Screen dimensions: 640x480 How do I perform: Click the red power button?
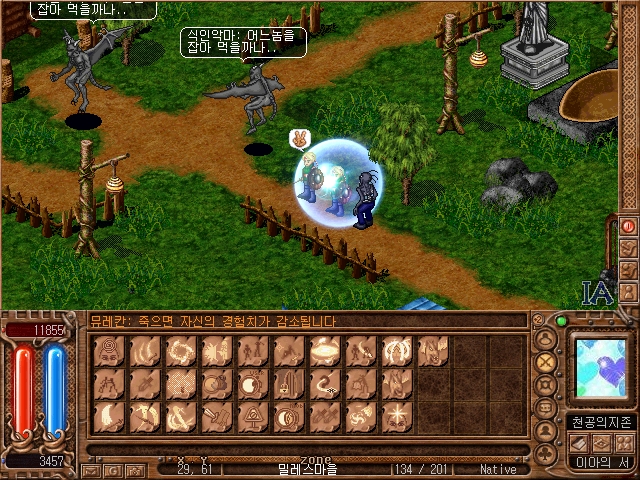click(x=628, y=226)
